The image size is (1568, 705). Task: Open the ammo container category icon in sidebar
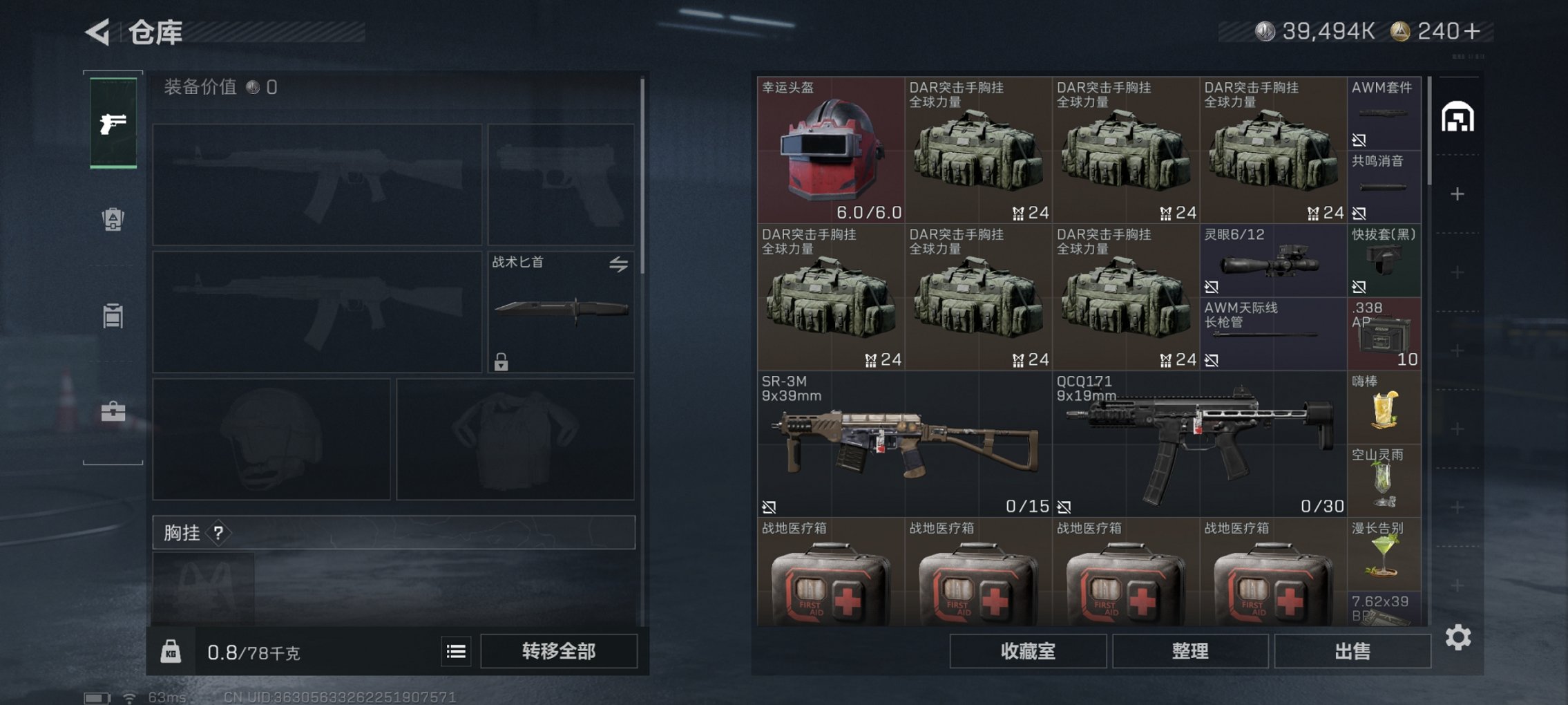pos(112,315)
